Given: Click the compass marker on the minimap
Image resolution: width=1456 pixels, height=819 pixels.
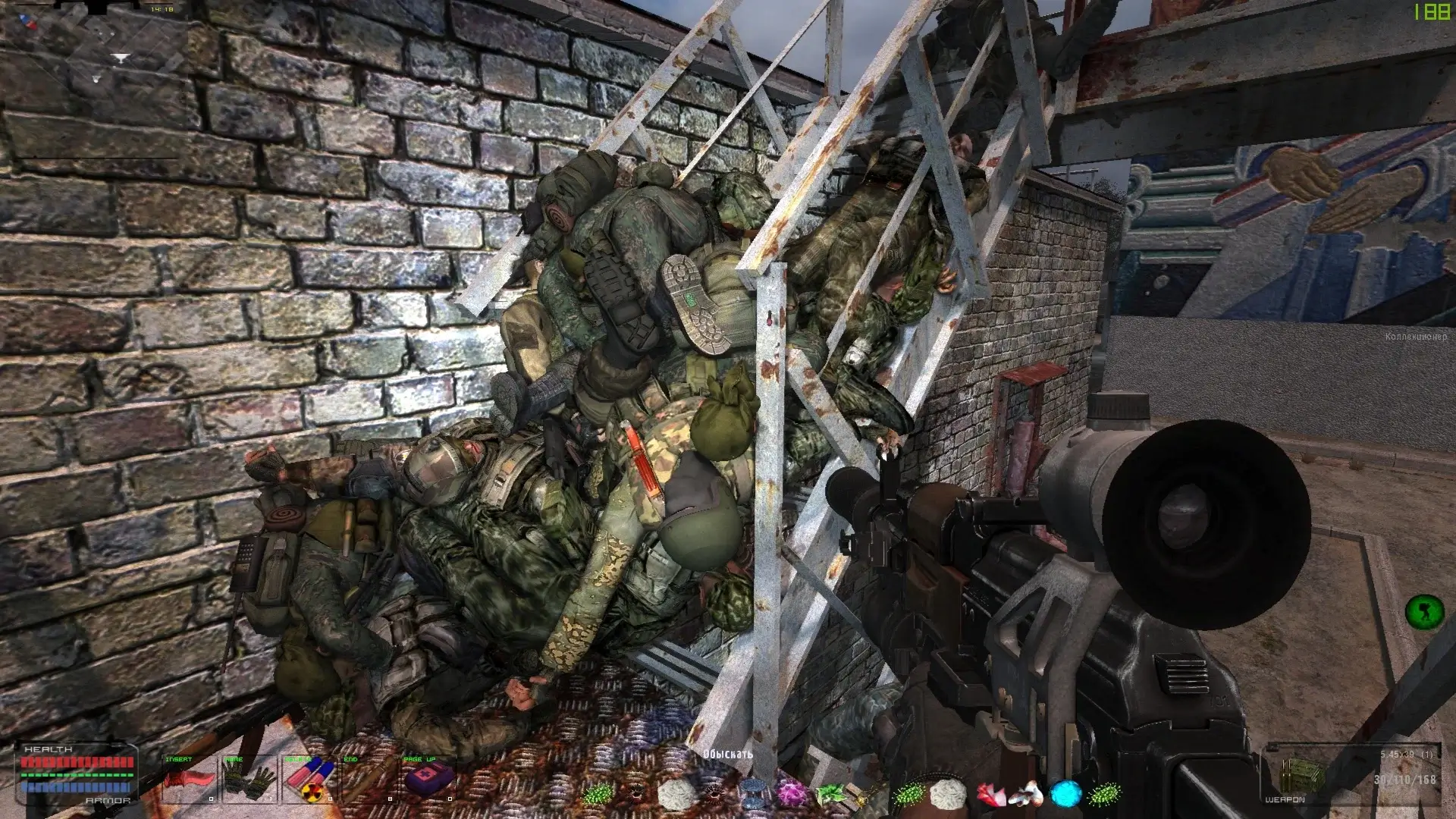Looking at the screenshot, I should 121,58.
